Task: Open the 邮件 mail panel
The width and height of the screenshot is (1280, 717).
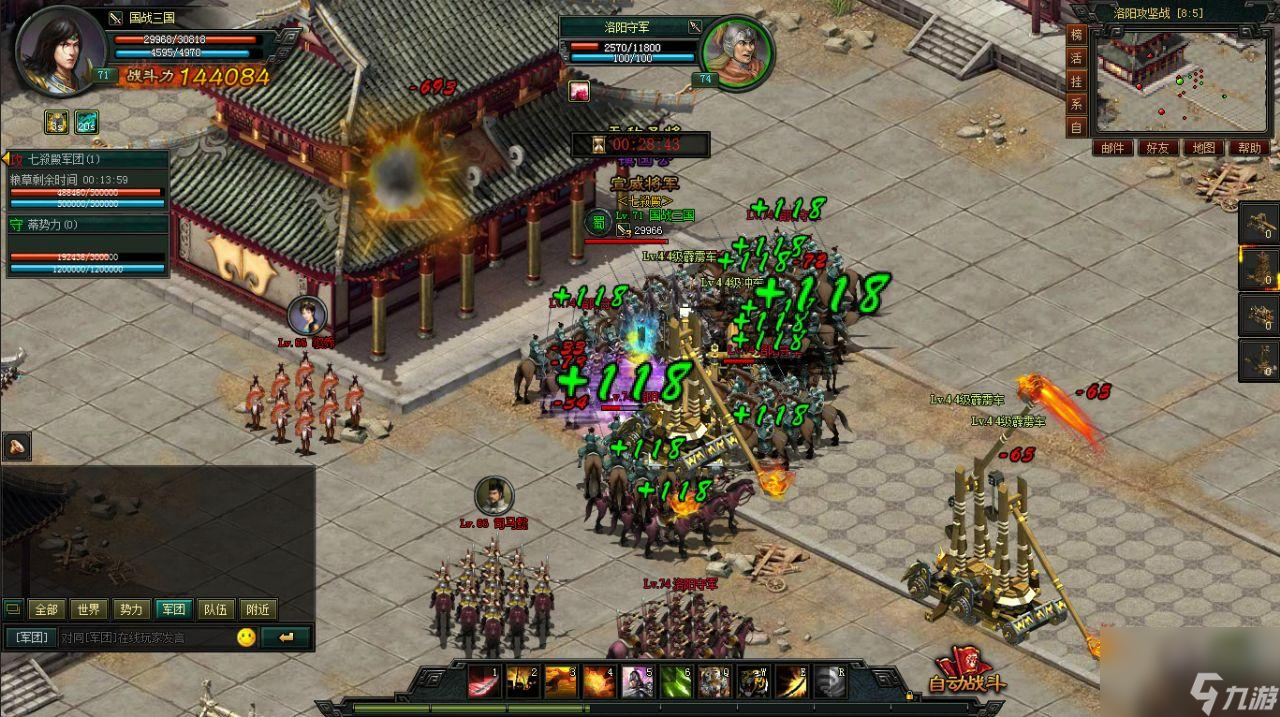Action: [x=1113, y=148]
